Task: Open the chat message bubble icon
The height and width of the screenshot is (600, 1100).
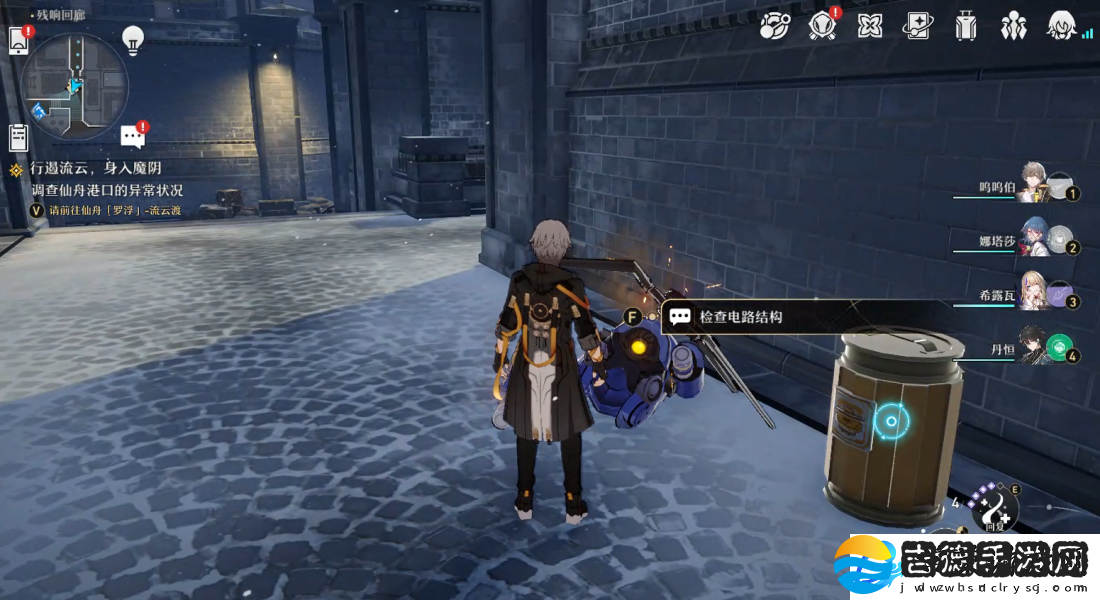Action: point(132,137)
